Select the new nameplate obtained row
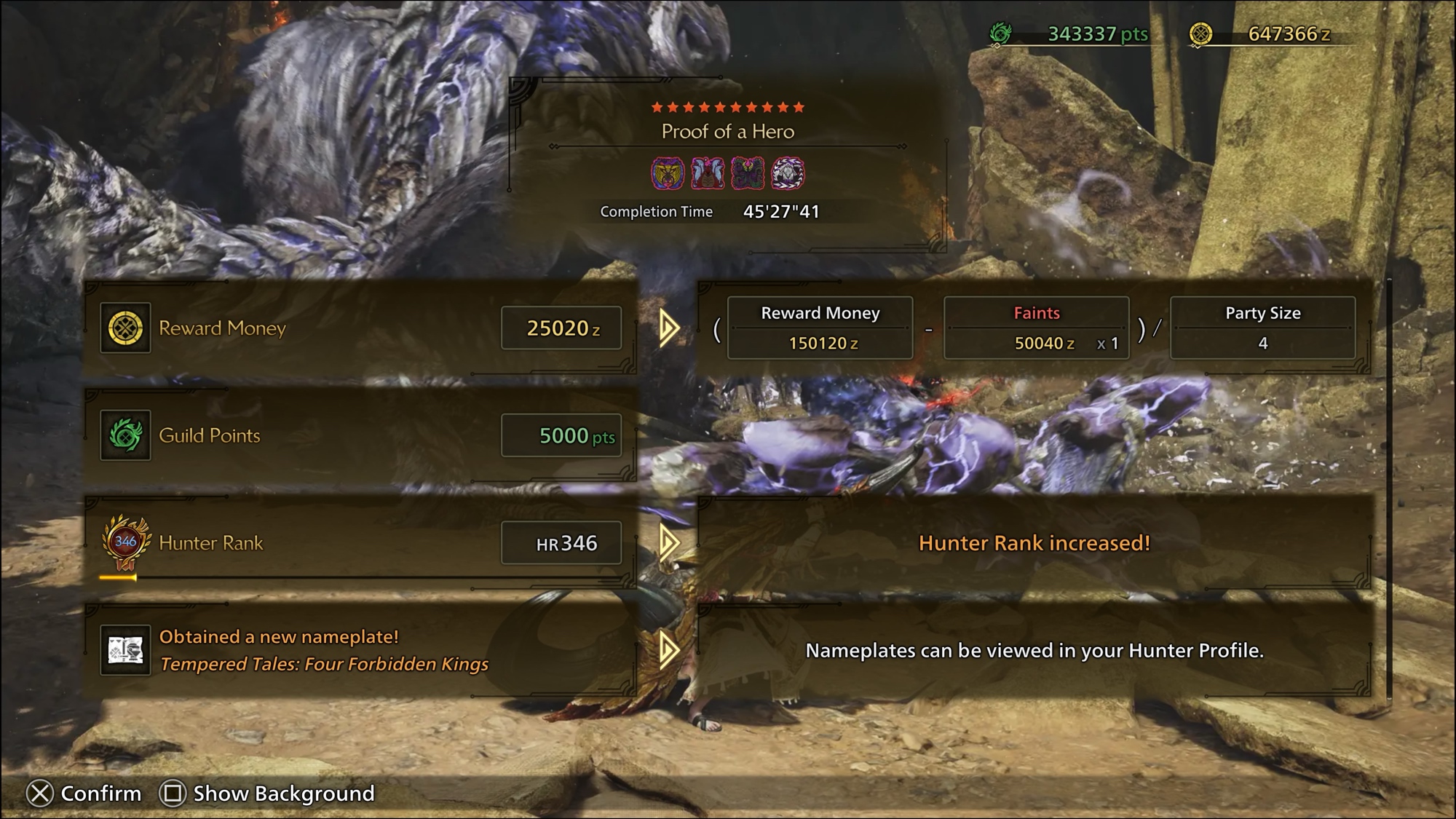Image resolution: width=1456 pixels, height=819 pixels. point(360,650)
